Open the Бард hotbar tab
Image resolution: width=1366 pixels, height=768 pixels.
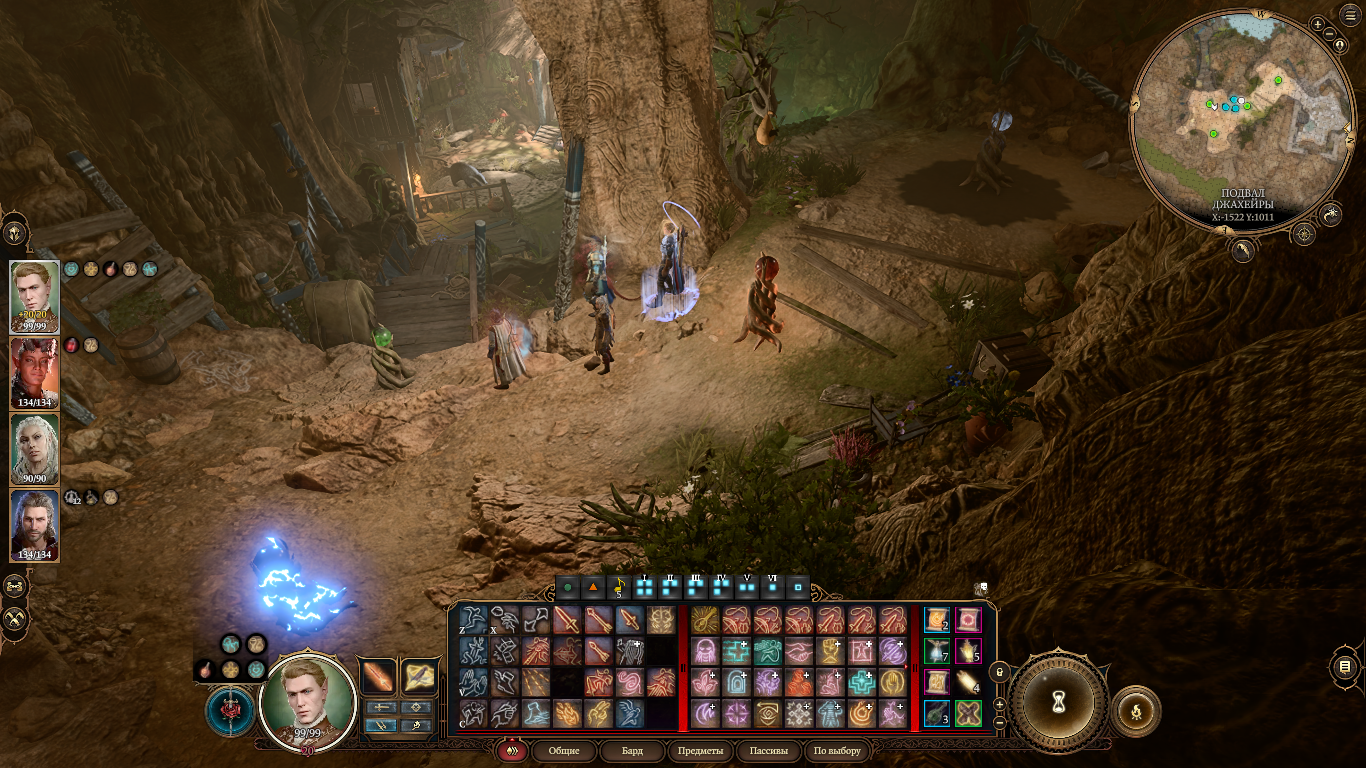(632, 750)
